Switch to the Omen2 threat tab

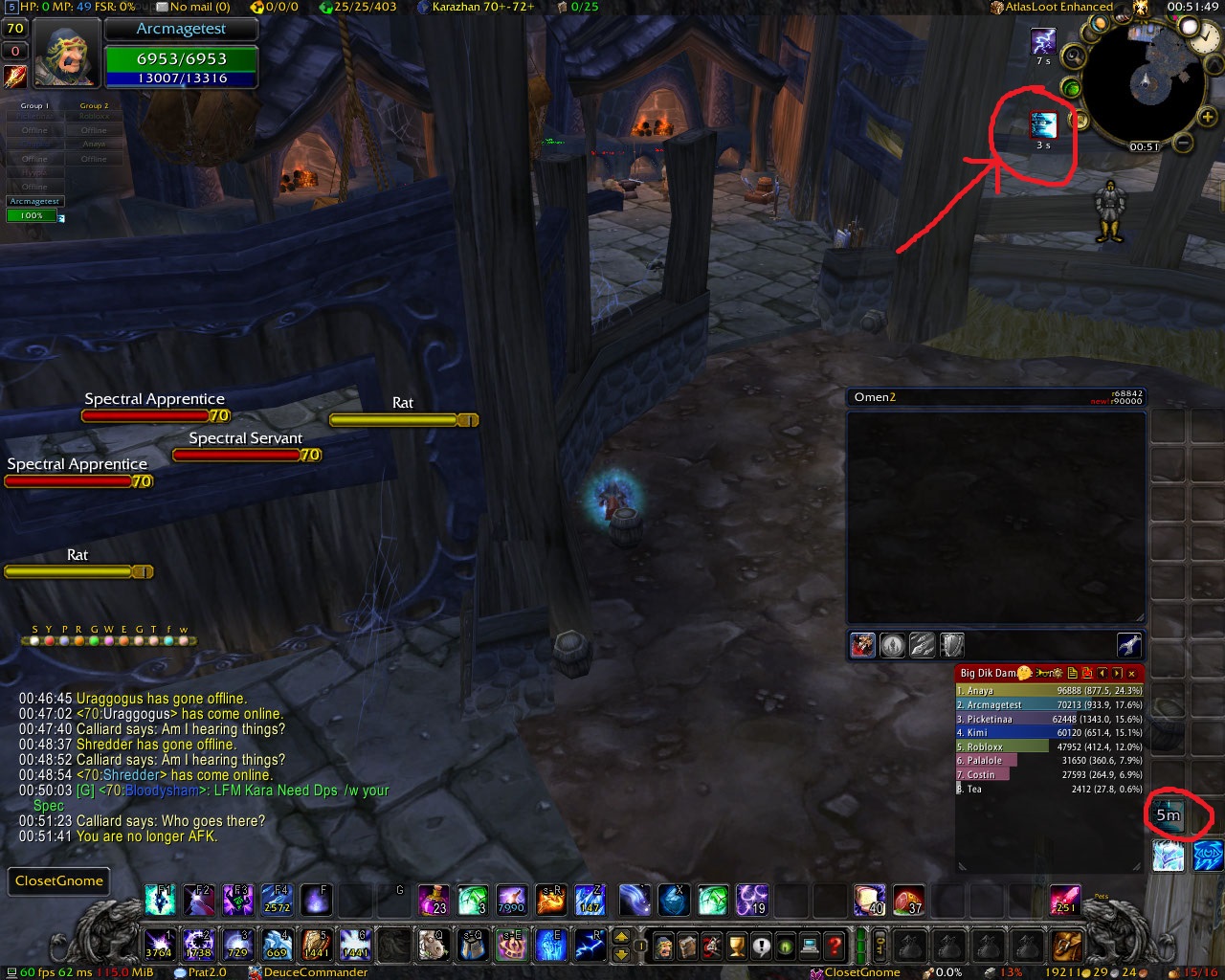[874, 396]
